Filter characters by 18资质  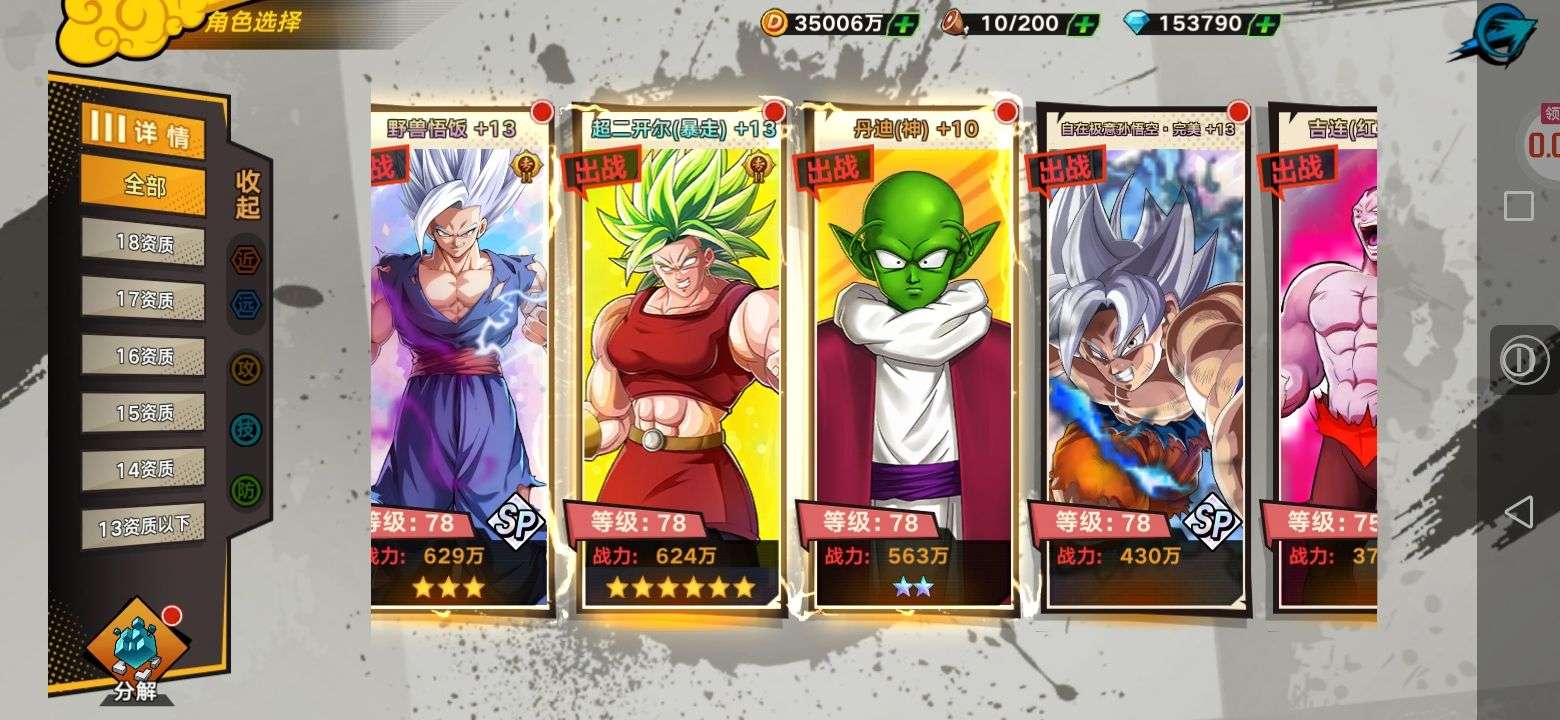(x=143, y=244)
